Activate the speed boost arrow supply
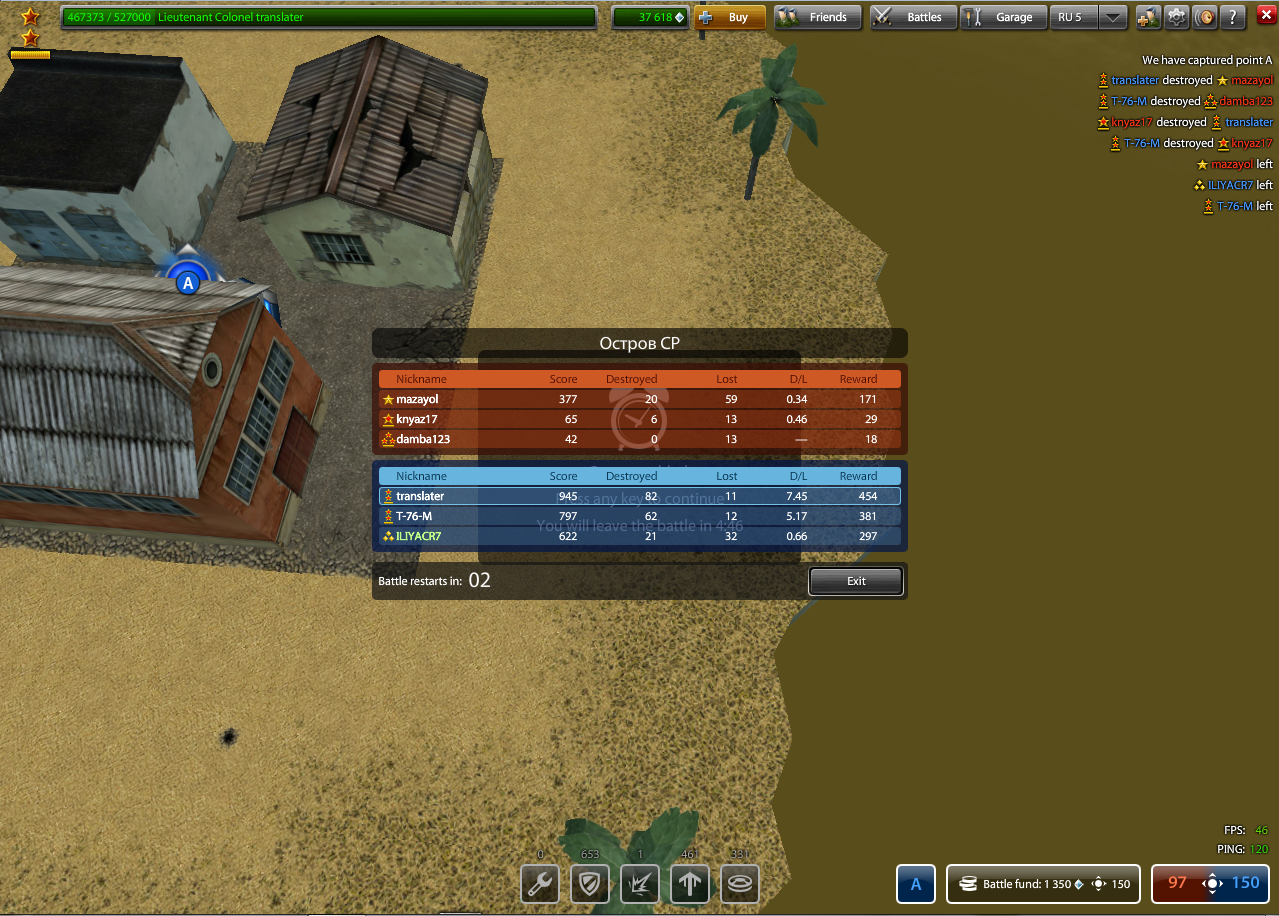1279x916 pixels. pyautogui.click(x=690, y=884)
